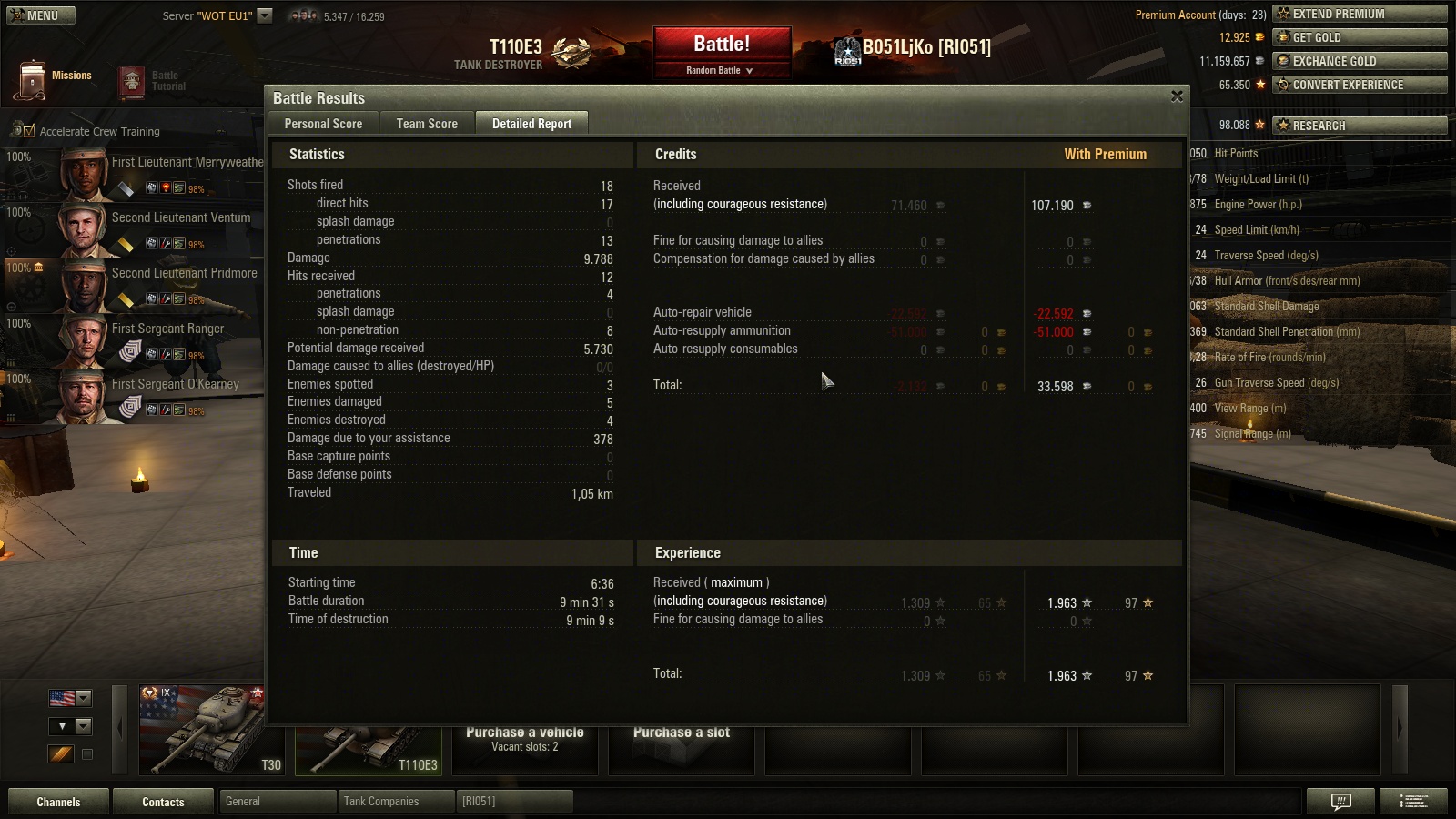Viewport: 1456px width, 819px height.
Task: Open the Missions panel
Action: 55,79
